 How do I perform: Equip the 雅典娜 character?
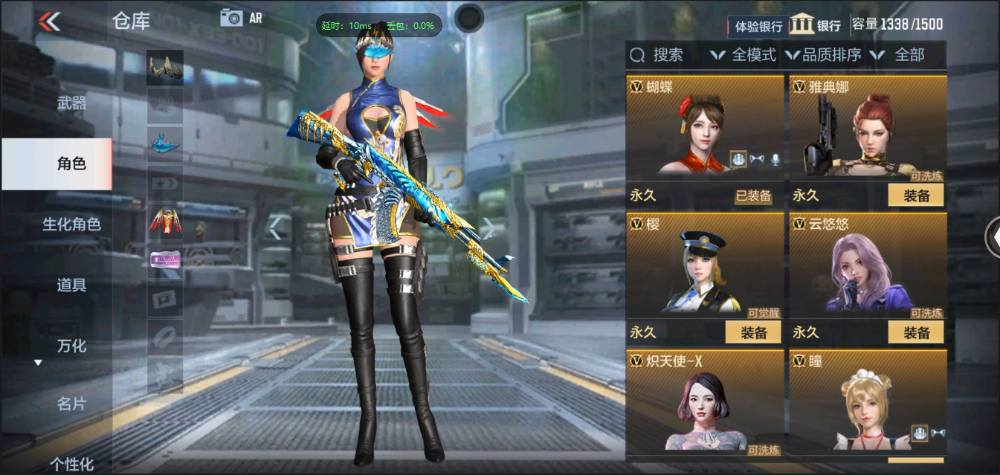pos(916,196)
